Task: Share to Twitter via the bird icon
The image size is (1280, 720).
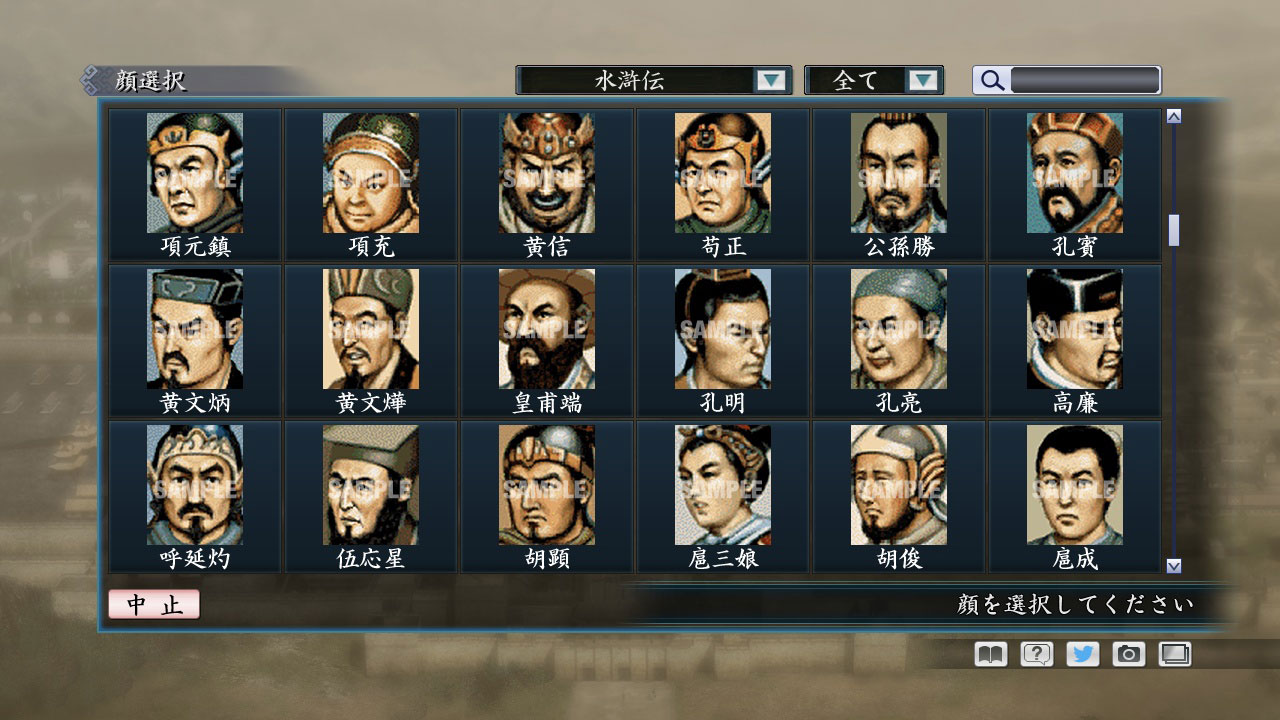Action: (x=1081, y=654)
